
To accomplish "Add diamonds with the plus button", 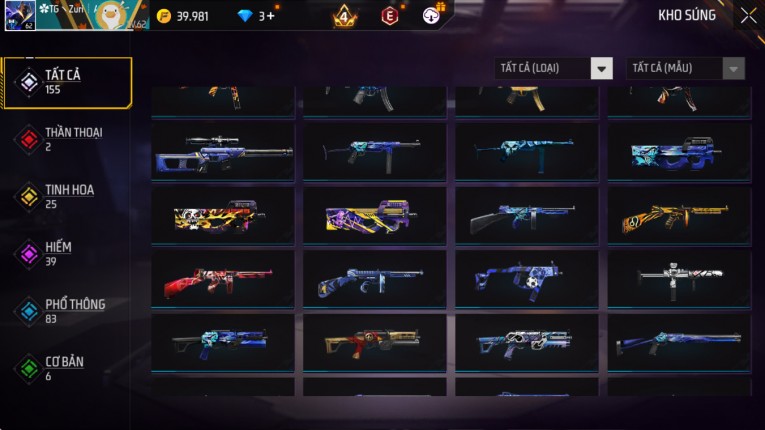I will tap(270, 16).
